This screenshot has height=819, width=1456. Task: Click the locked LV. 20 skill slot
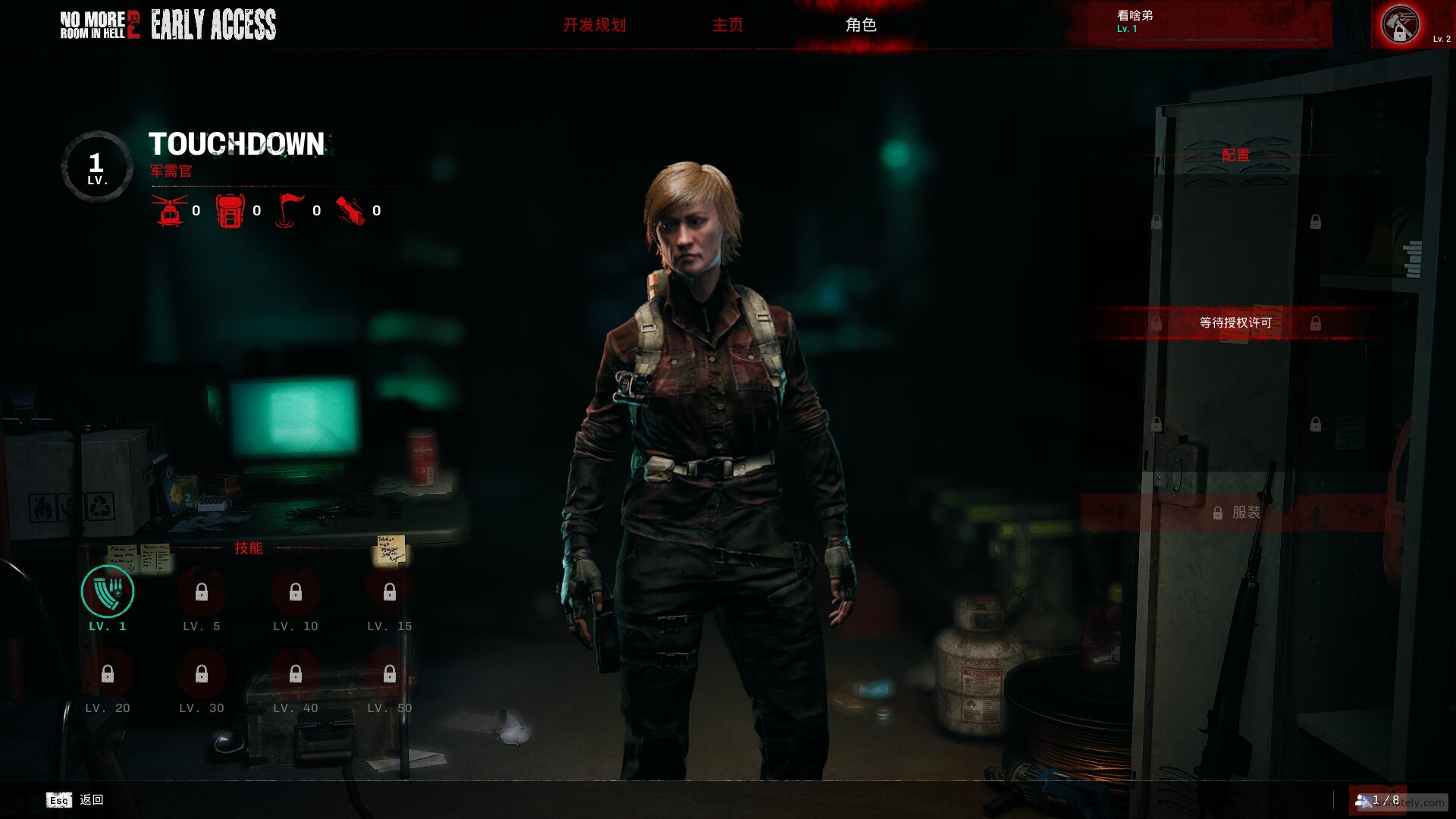[x=108, y=674]
